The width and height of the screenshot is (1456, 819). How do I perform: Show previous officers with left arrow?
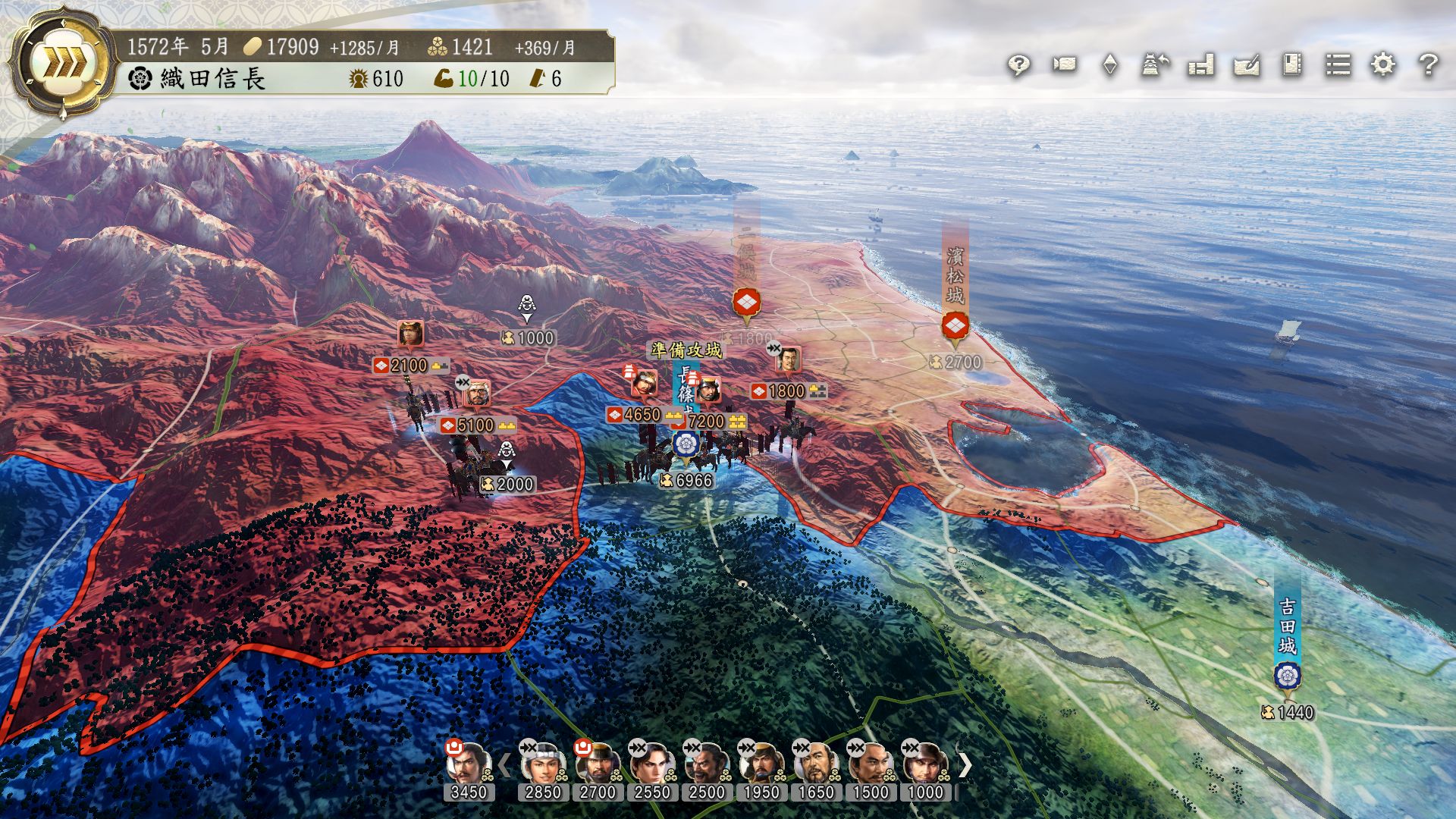[x=504, y=765]
